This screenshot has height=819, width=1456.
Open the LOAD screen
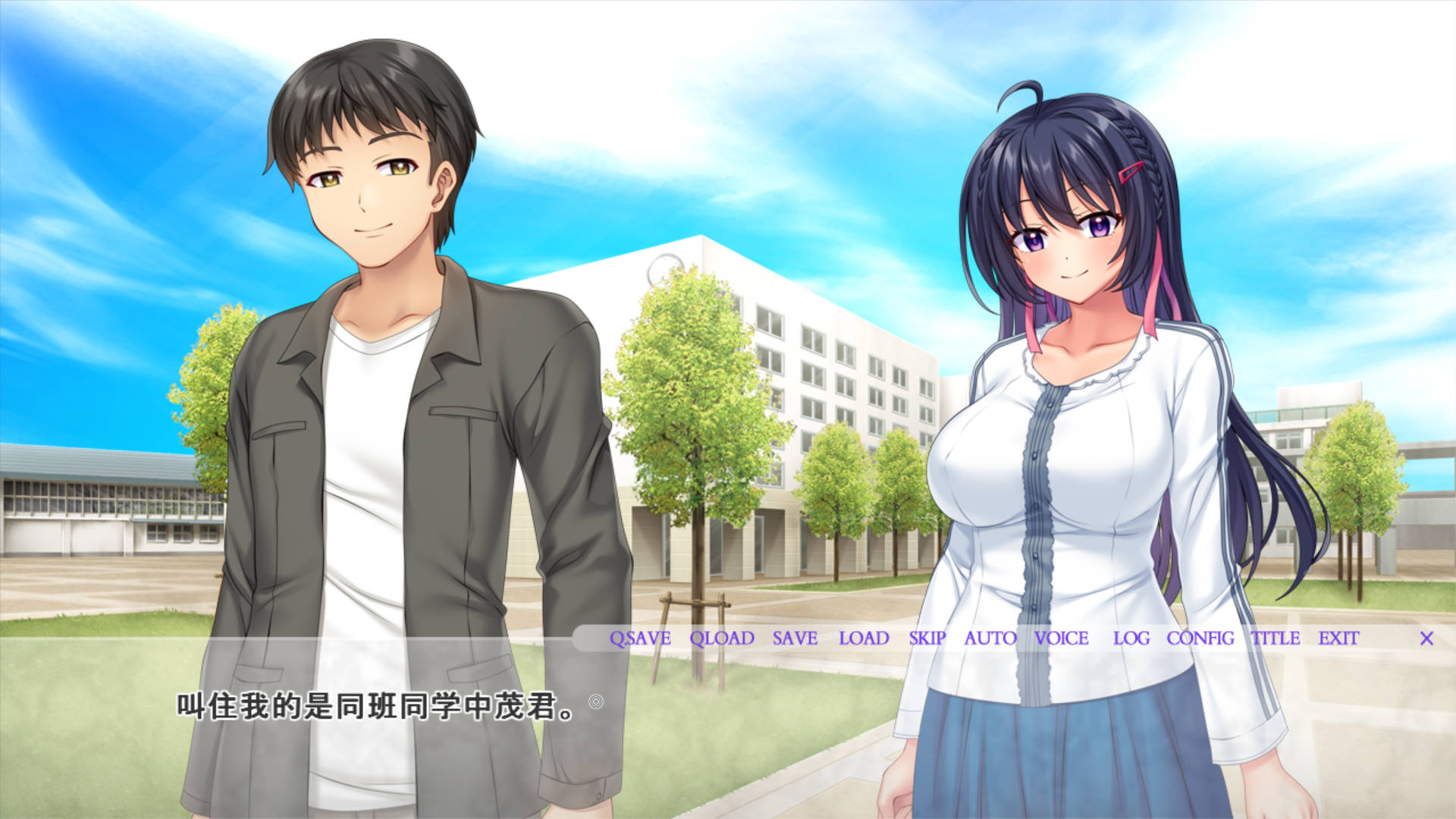[x=862, y=639]
